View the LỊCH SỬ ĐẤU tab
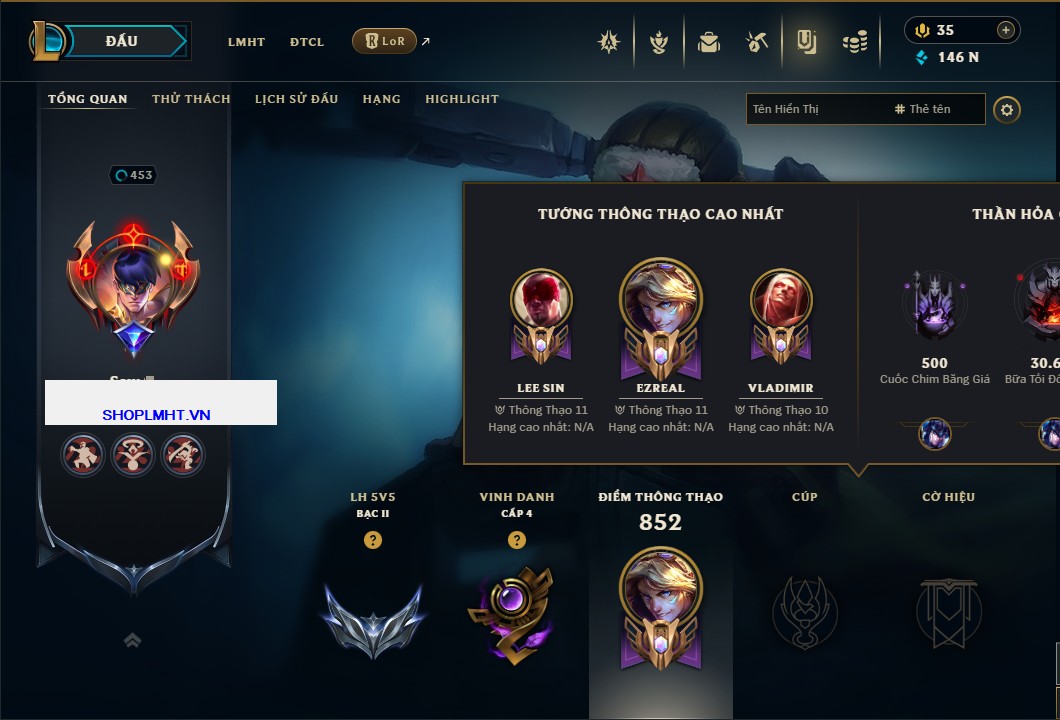 click(x=296, y=99)
